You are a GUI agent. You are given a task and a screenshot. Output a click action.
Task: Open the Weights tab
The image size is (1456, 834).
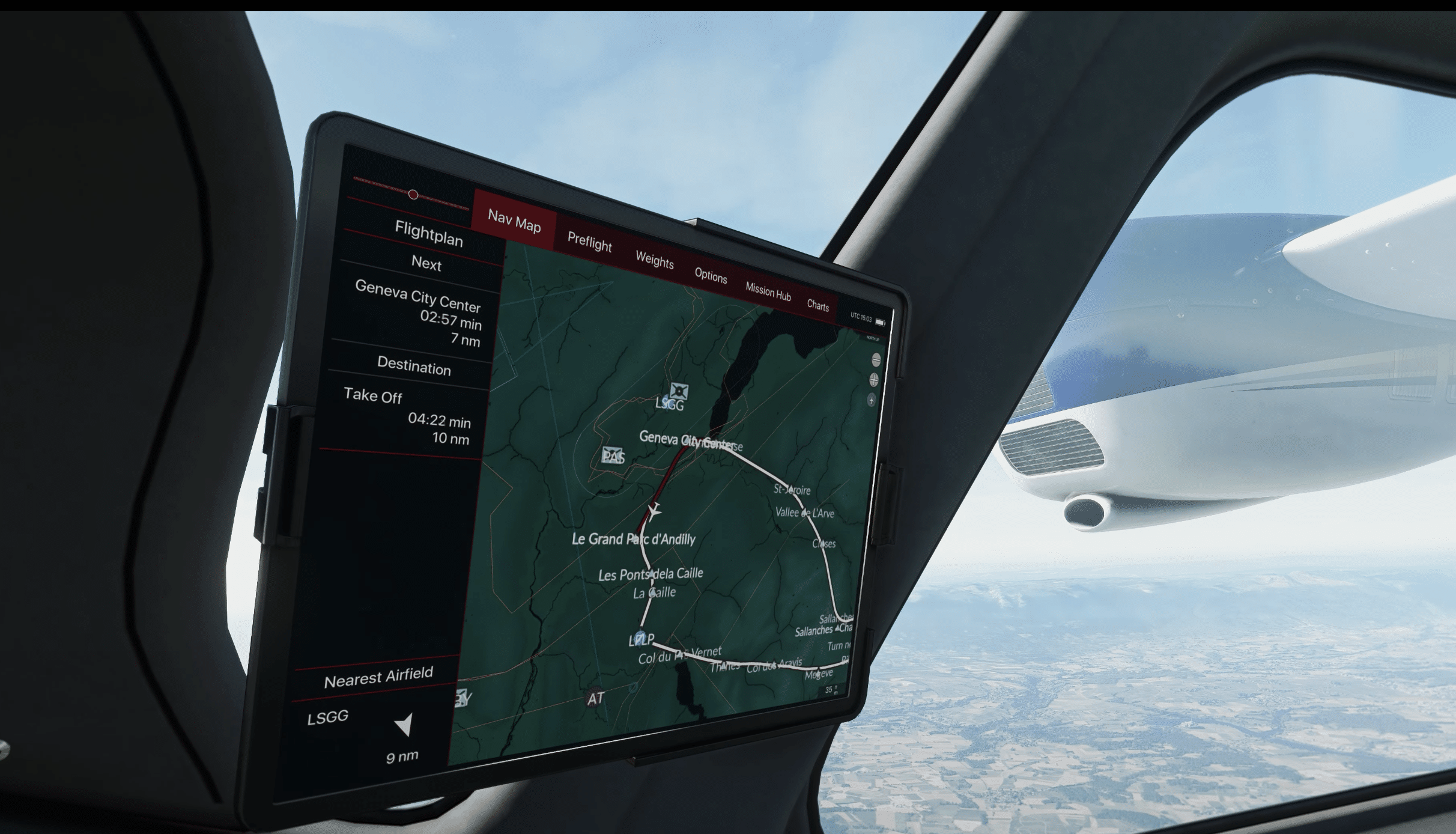(x=654, y=261)
